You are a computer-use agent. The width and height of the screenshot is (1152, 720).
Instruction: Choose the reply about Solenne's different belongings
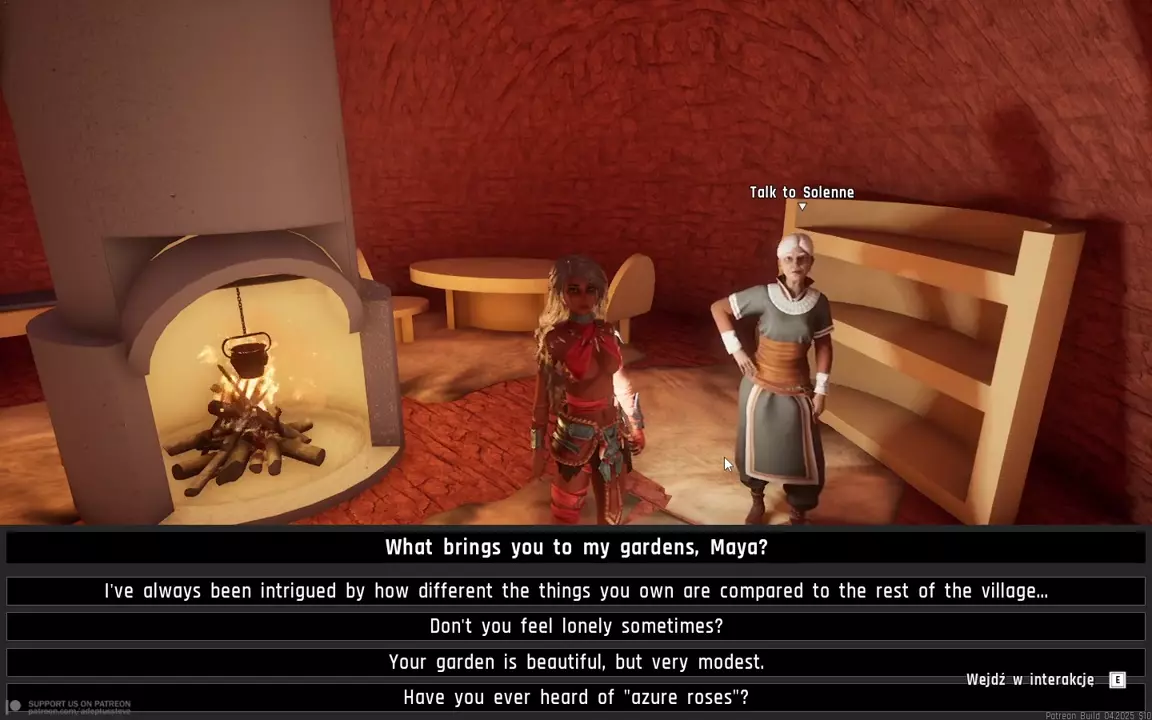(x=576, y=591)
